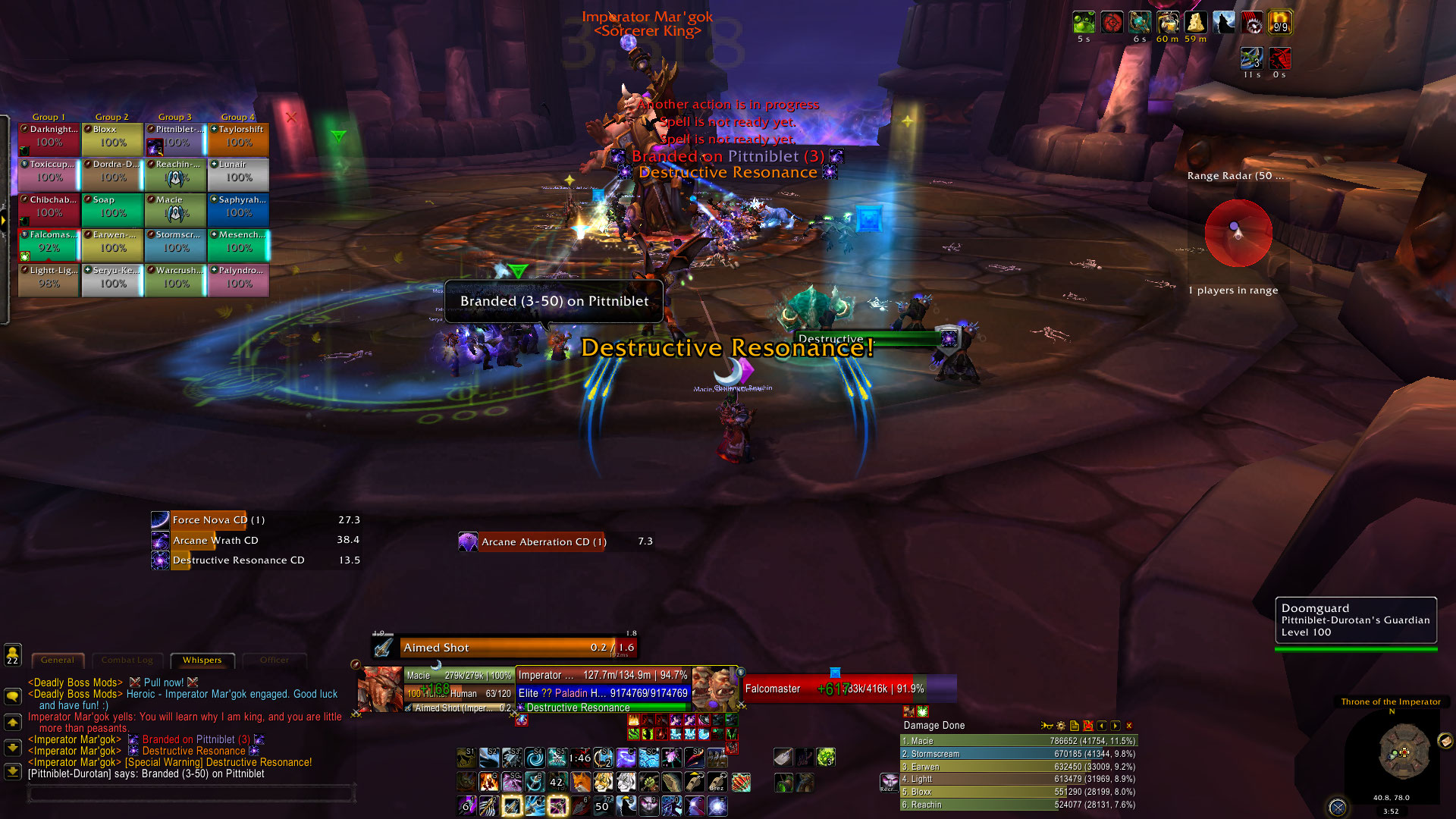Screen dimensions: 1456x819
Task: Open the Officer chat tab
Action: pos(275,661)
